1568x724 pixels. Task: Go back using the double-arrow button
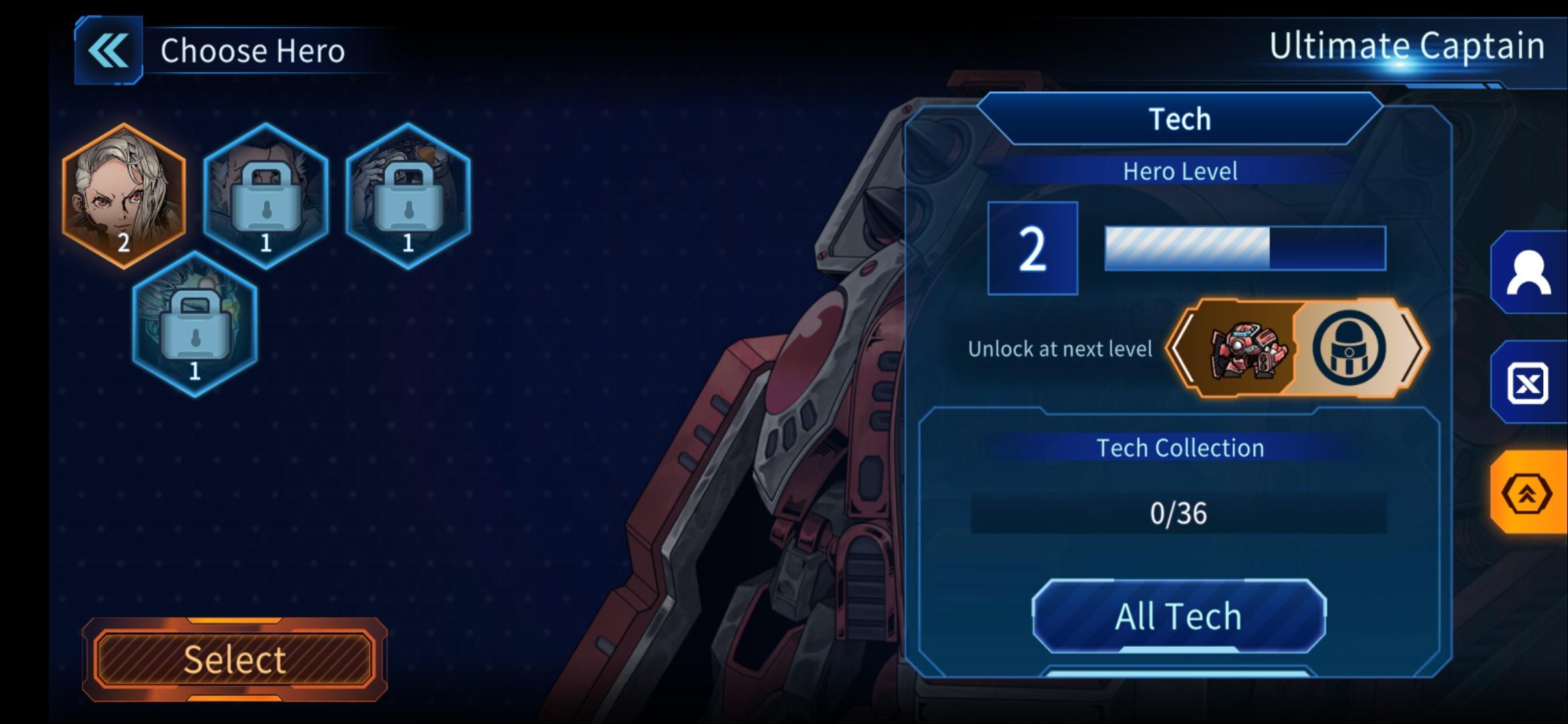pos(109,51)
